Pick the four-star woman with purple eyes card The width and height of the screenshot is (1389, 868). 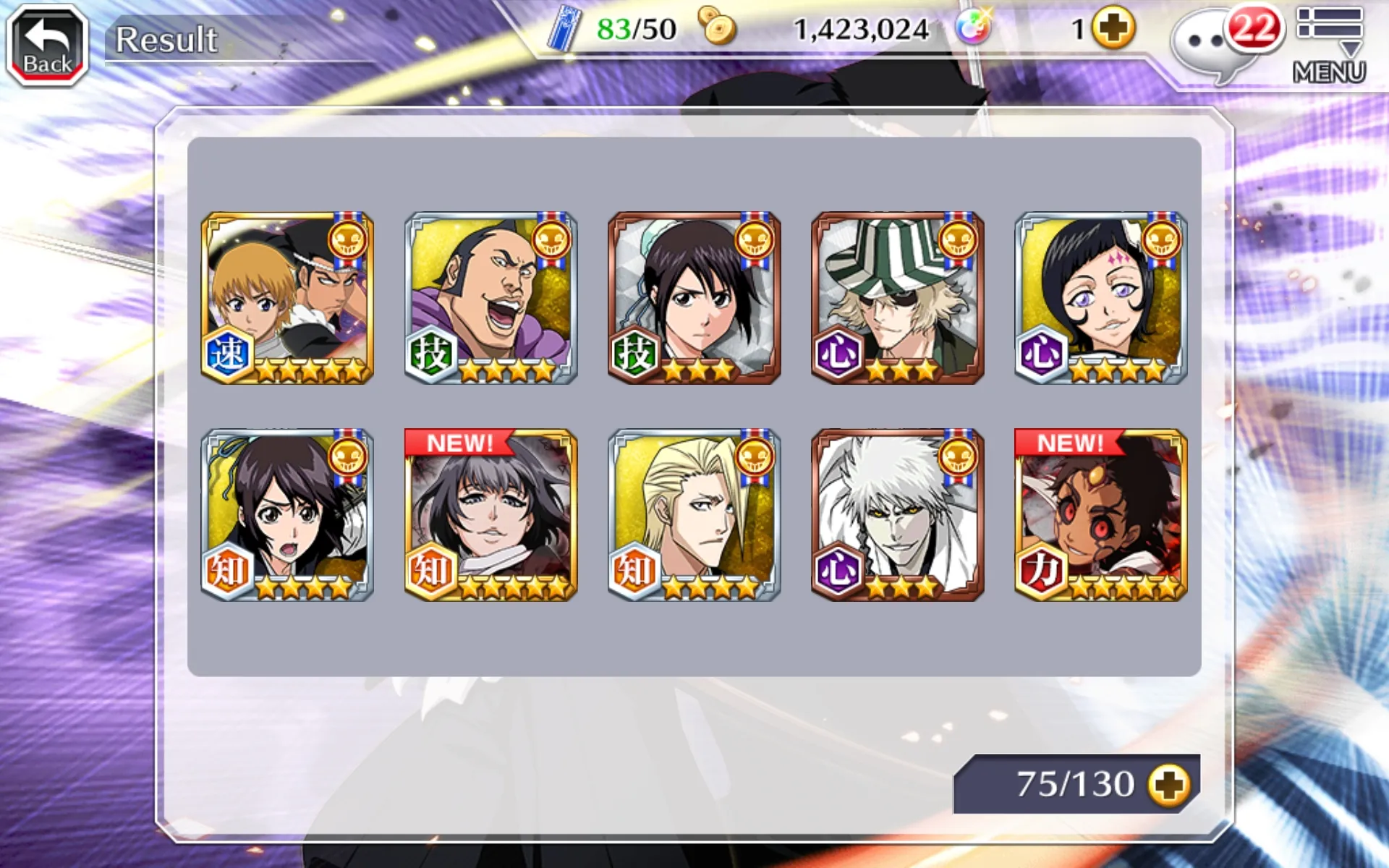point(1100,297)
